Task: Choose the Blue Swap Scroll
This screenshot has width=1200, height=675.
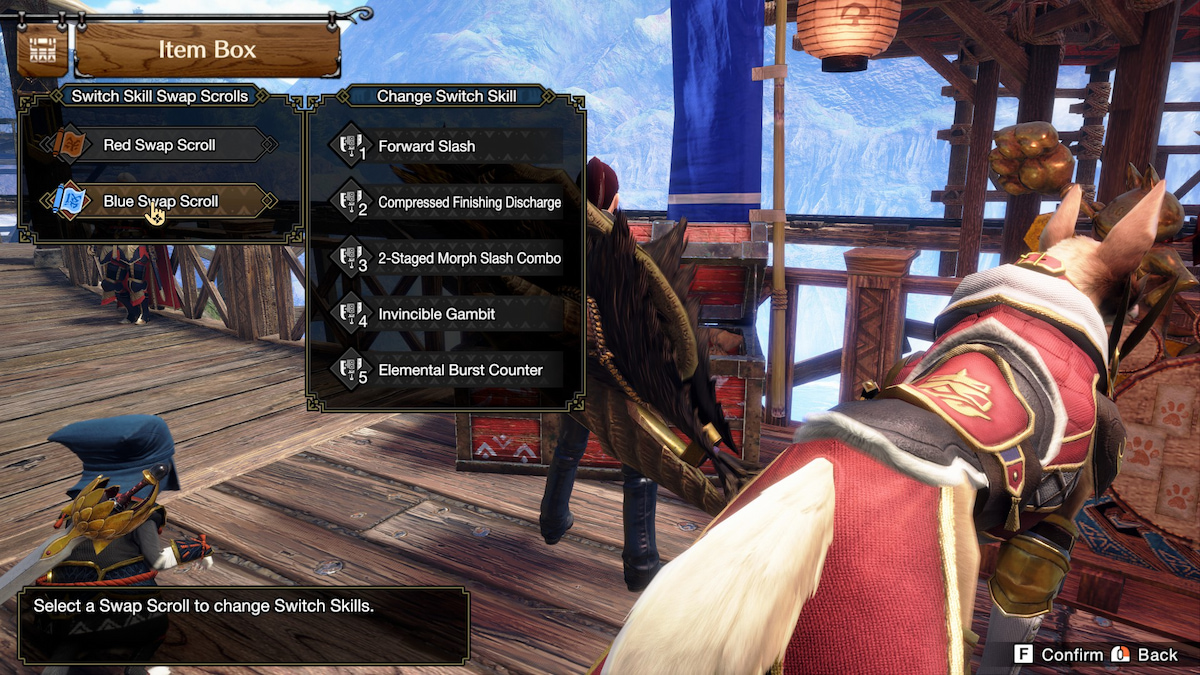Action: click(160, 201)
